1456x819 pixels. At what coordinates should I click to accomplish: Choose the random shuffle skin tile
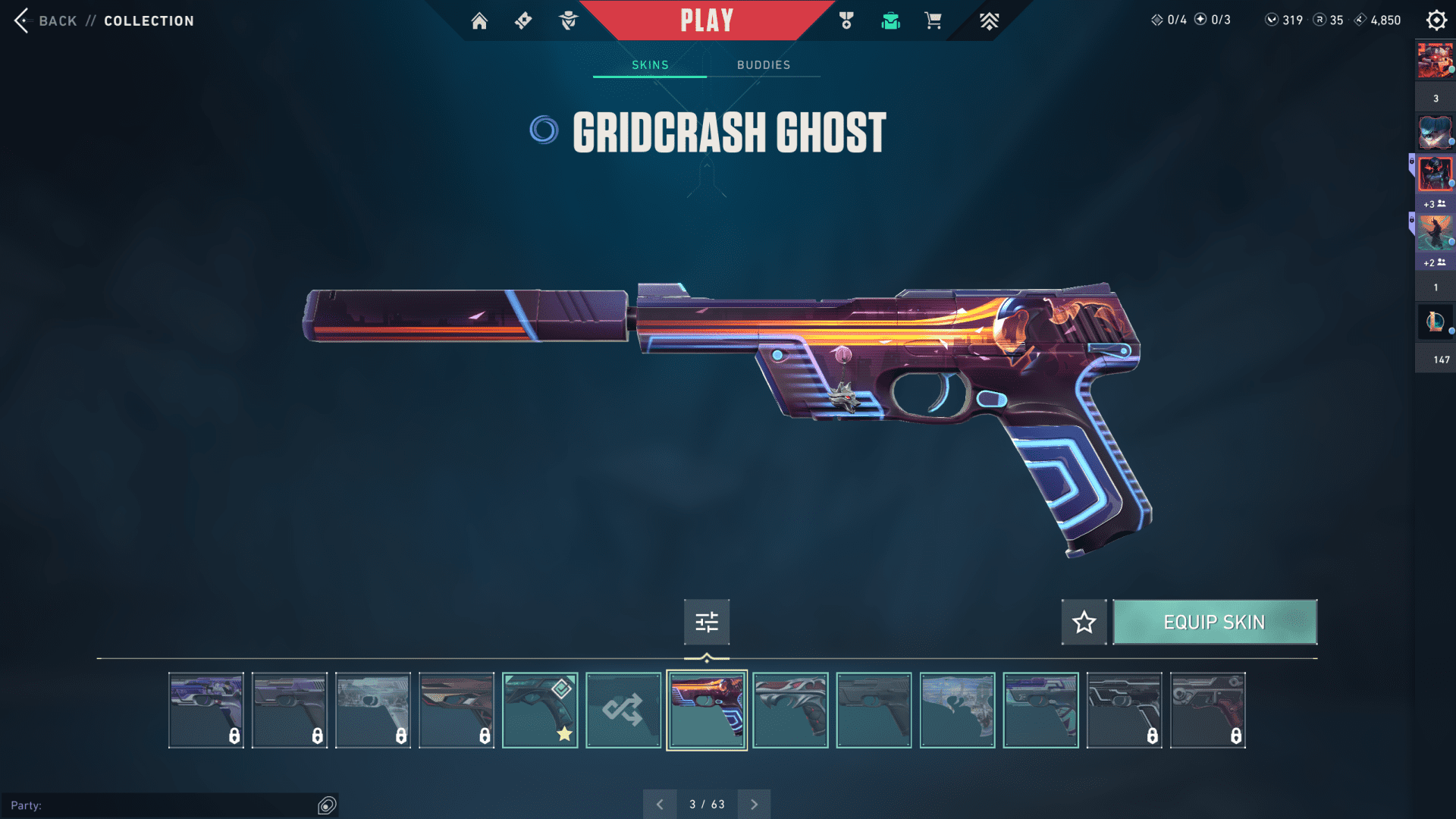(623, 711)
